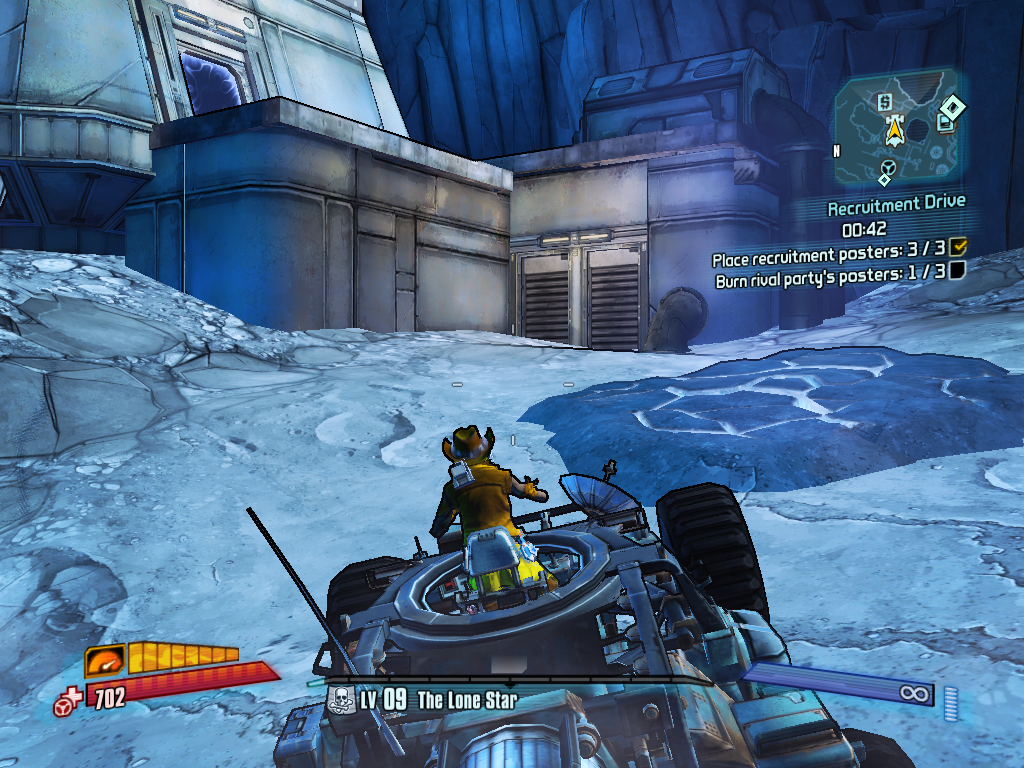Click the checked box for recruitment posters
This screenshot has width=1024, height=768.
957,246
